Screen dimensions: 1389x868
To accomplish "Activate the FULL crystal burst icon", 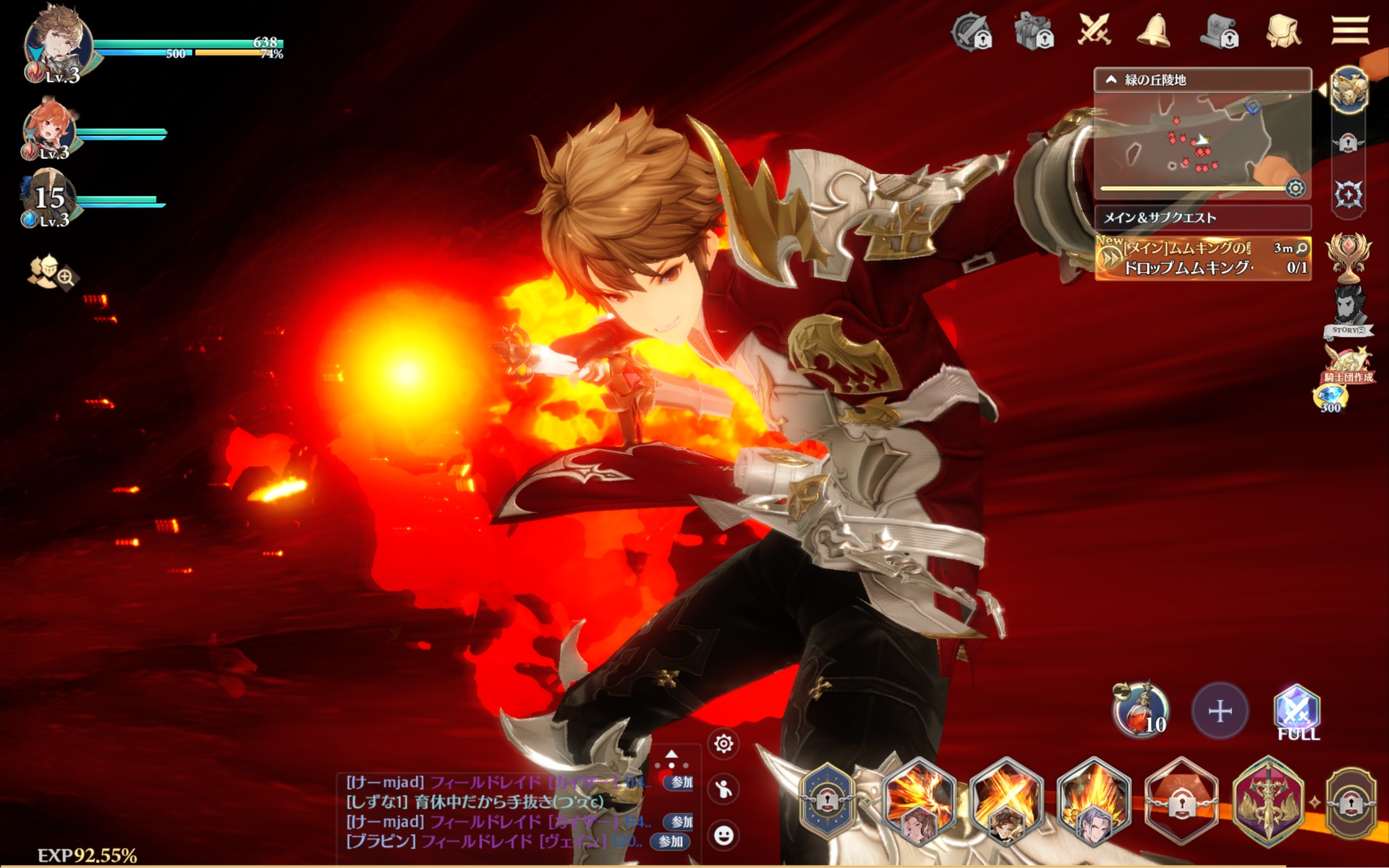I will [x=1297, y=712].
